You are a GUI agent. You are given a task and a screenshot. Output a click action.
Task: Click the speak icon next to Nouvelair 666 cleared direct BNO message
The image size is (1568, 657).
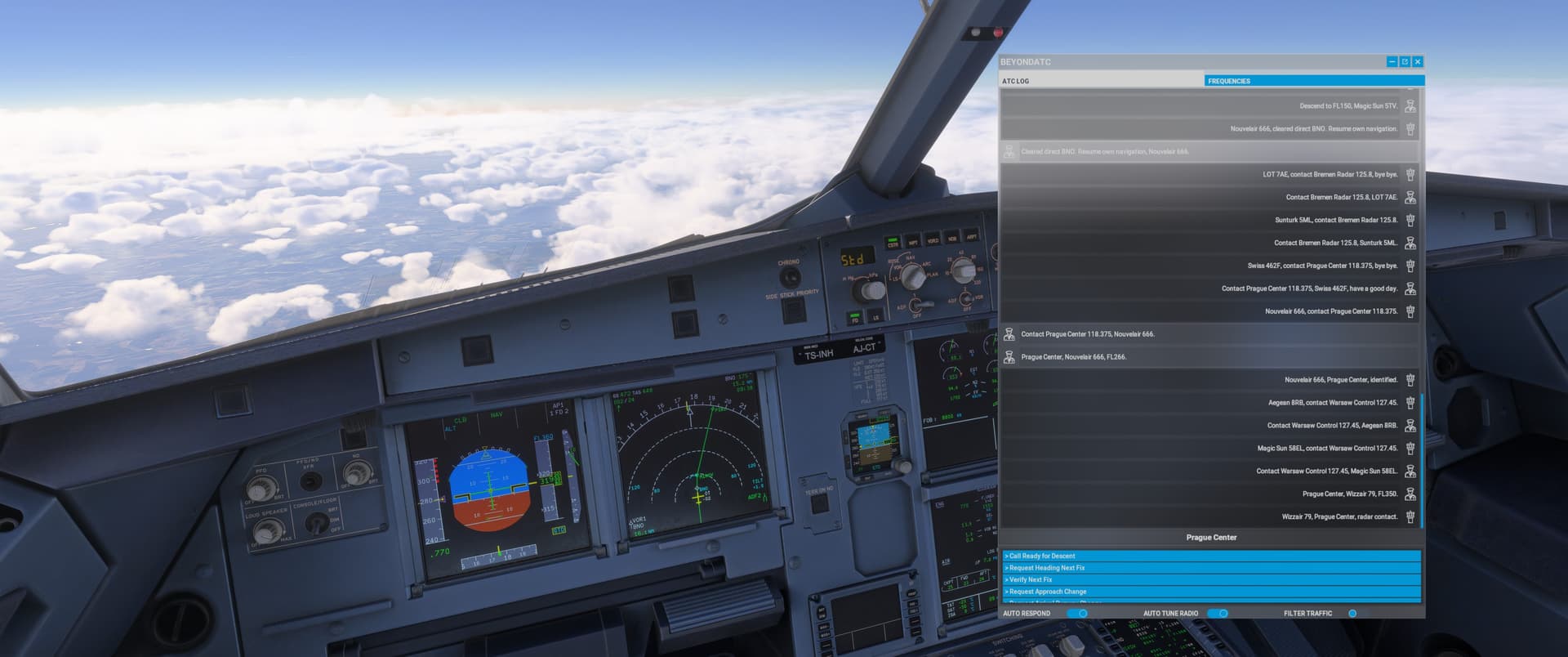click(1410, 128)
